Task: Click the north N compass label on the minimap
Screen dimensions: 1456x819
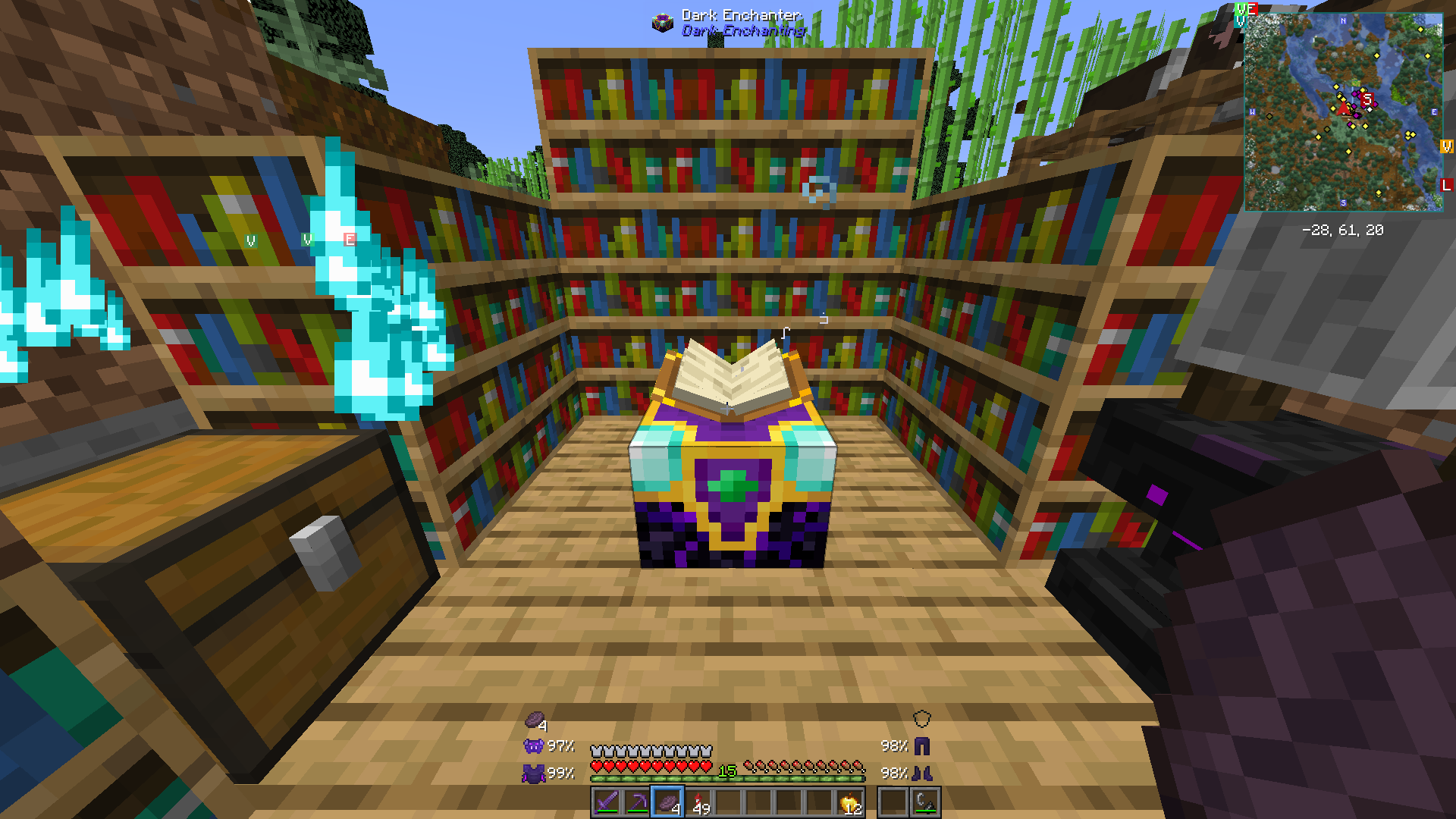Action: click(1342, 21)
